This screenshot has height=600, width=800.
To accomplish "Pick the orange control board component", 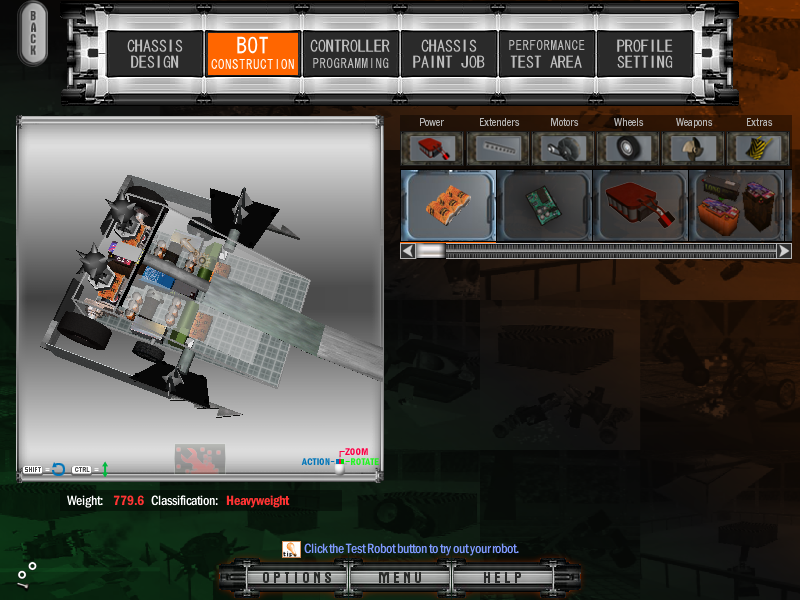I will pyautogui.click(x=448, y=205).
